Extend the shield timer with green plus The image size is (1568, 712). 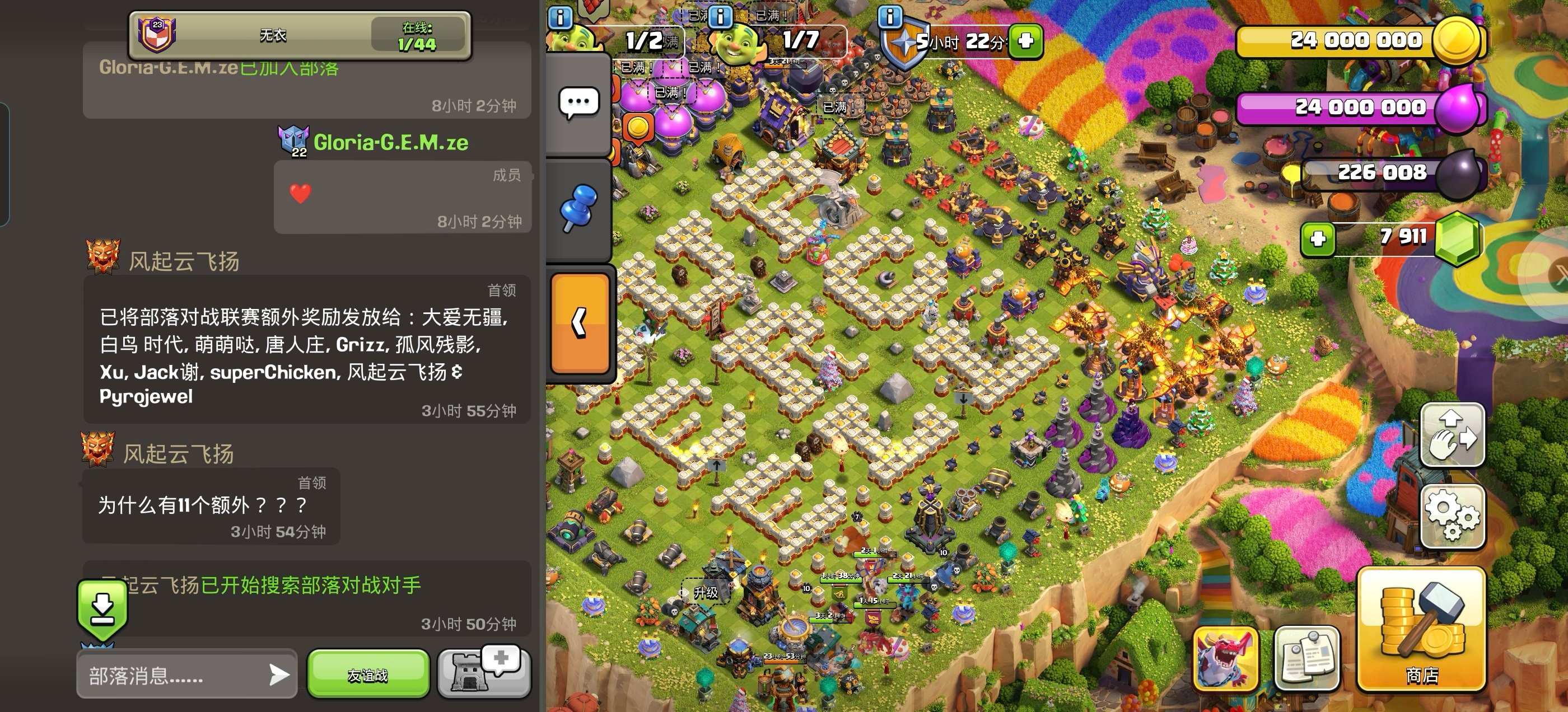tap(1026, 41)
